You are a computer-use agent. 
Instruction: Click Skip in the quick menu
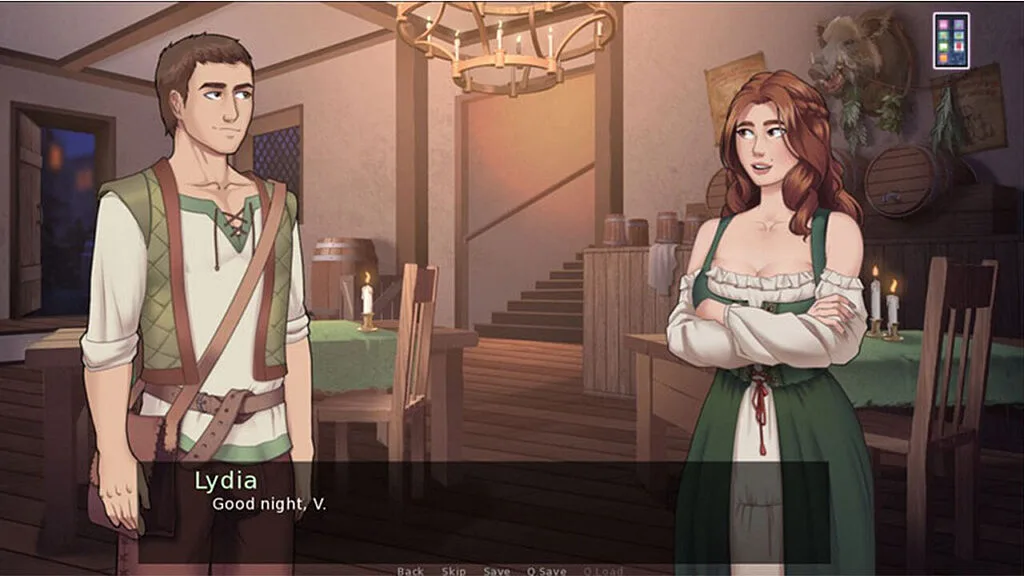454,571
